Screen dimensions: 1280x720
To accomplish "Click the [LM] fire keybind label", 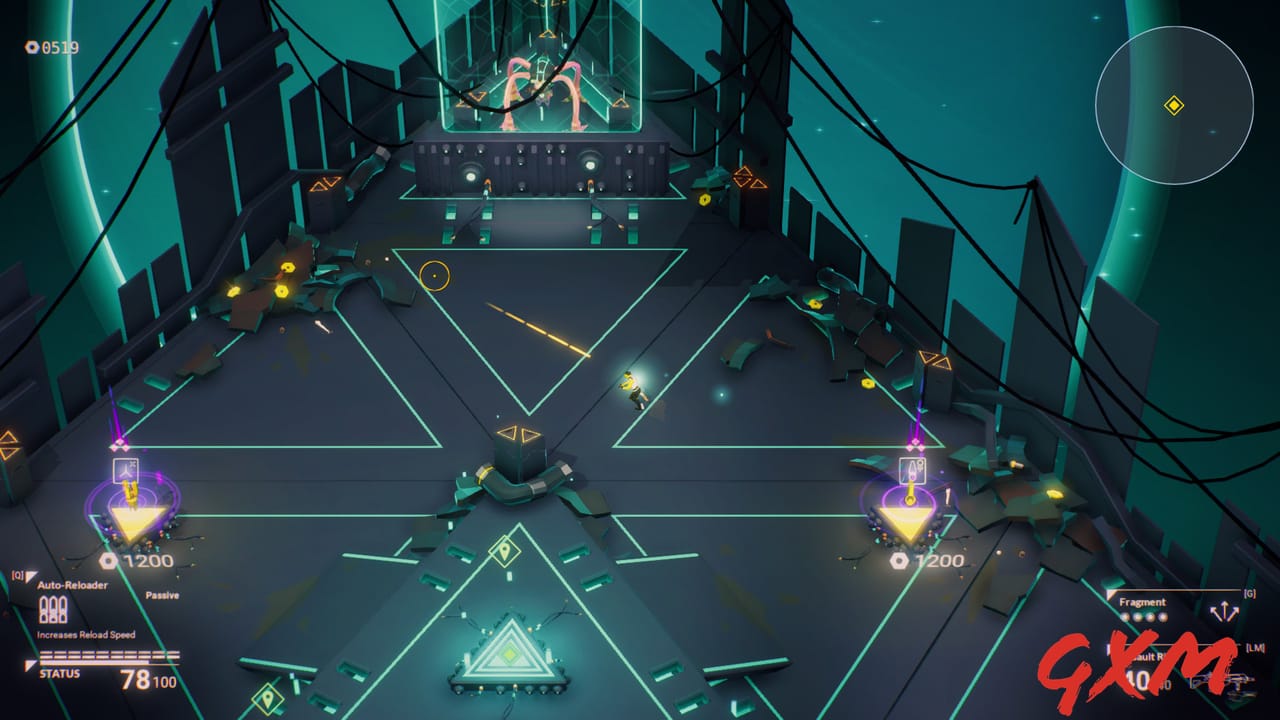I will click(x=1257, y=648).
